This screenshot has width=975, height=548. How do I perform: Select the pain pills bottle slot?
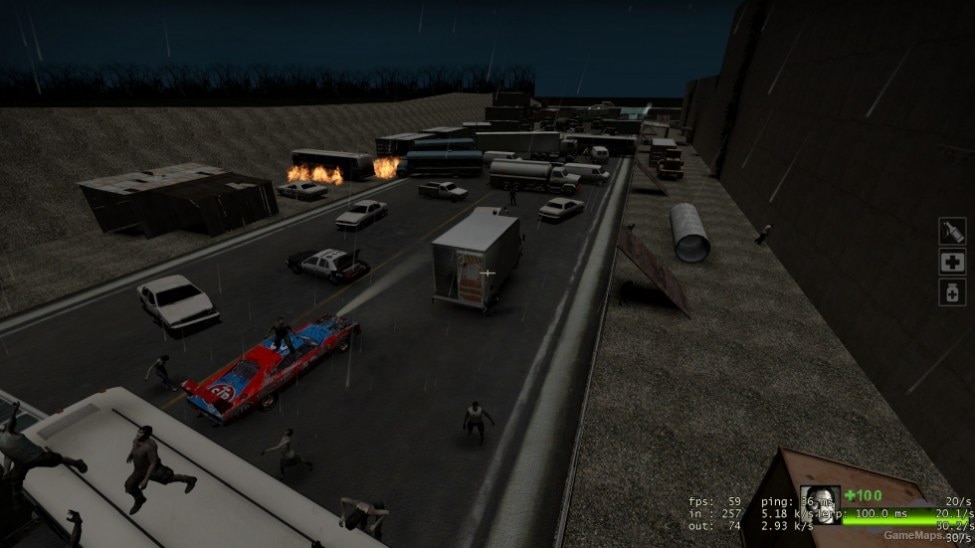[952, 292]
